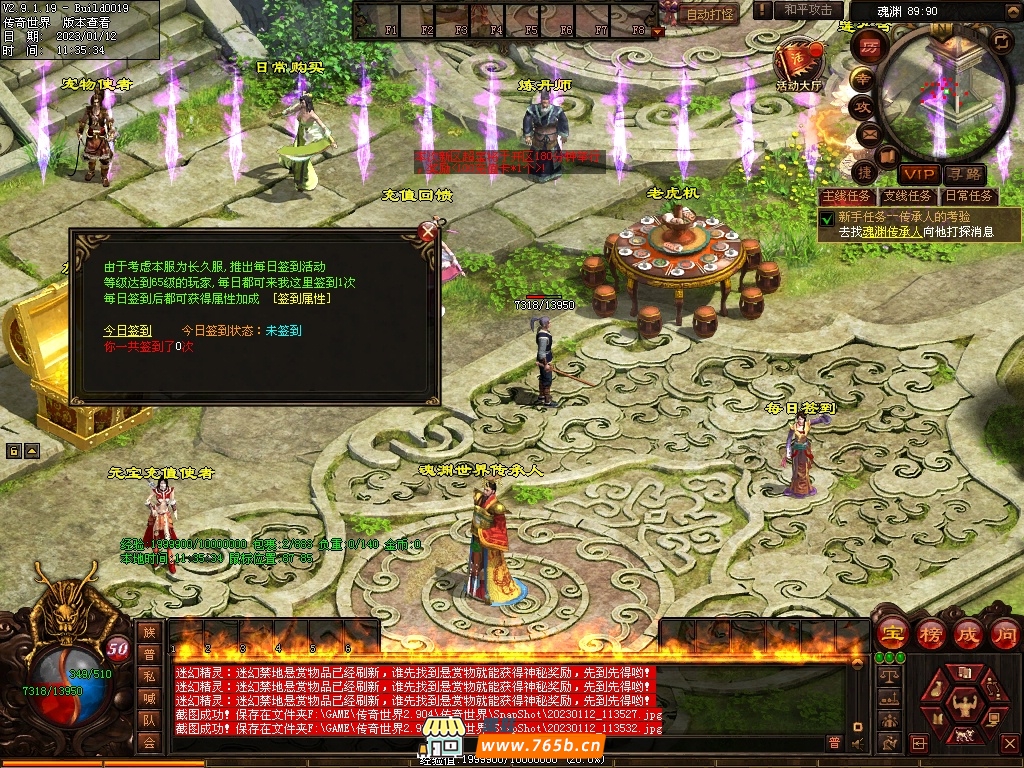This screenshot has width=1024, height=768.
Task: Select the 私 private chat channel
Action: 149,676
